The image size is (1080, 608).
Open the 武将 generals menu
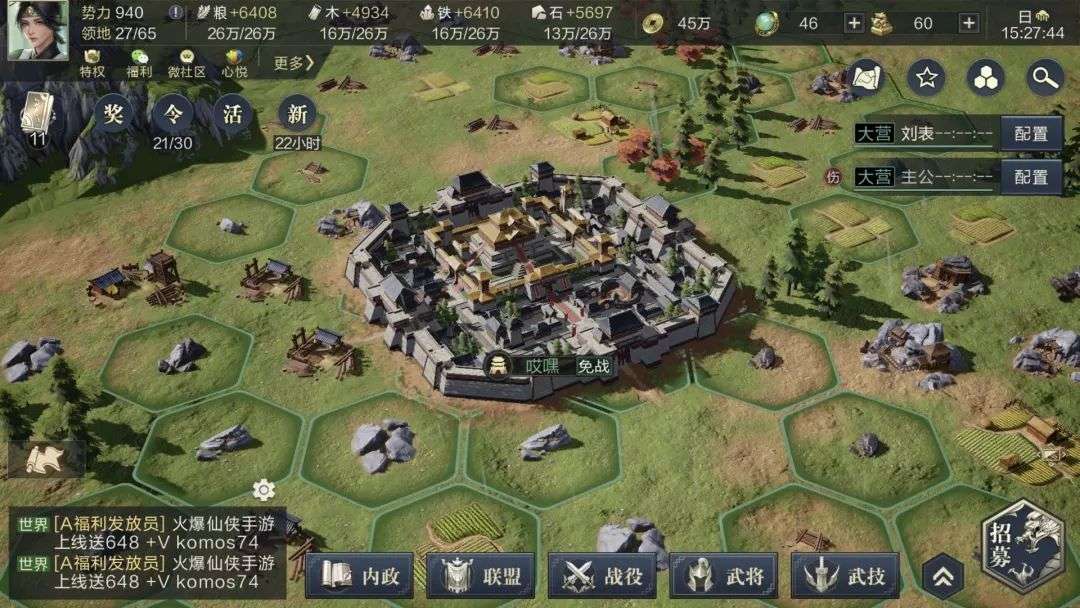[x=723, y=575]
